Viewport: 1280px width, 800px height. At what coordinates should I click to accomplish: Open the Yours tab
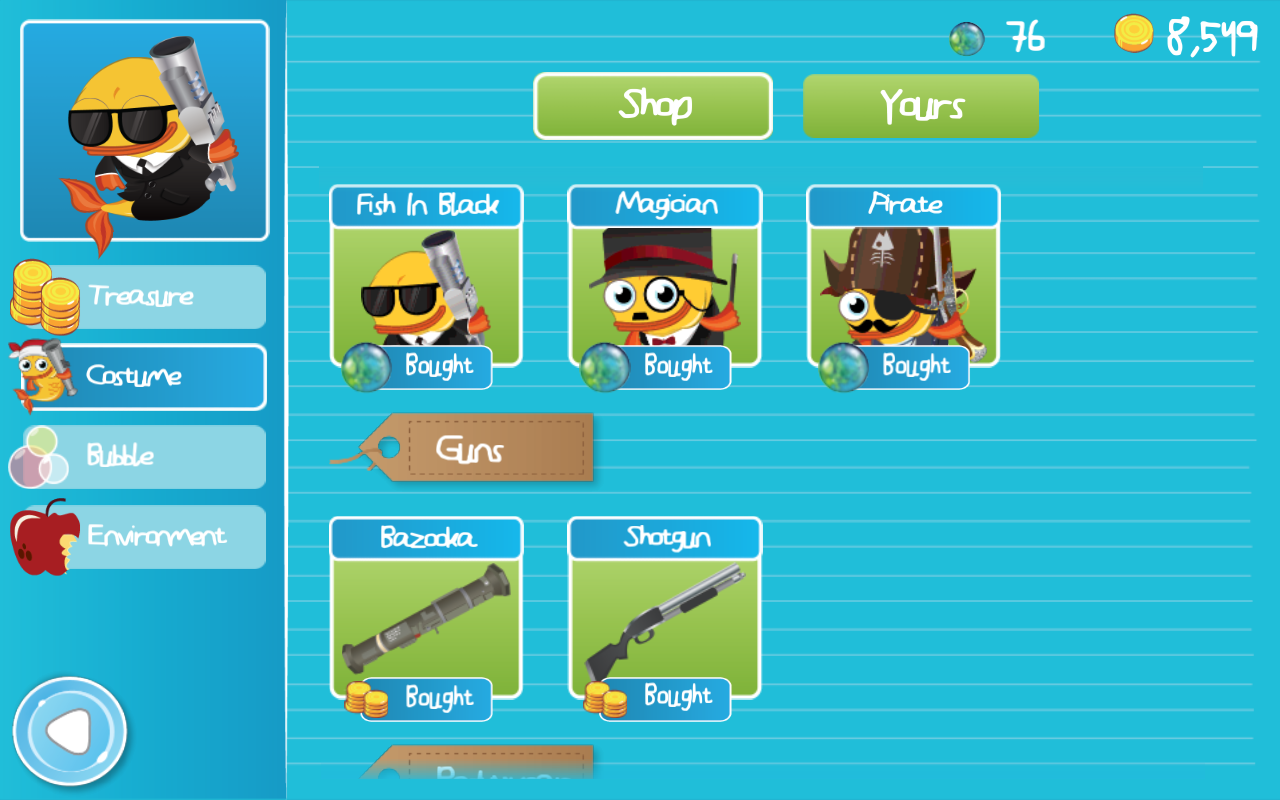921,106
